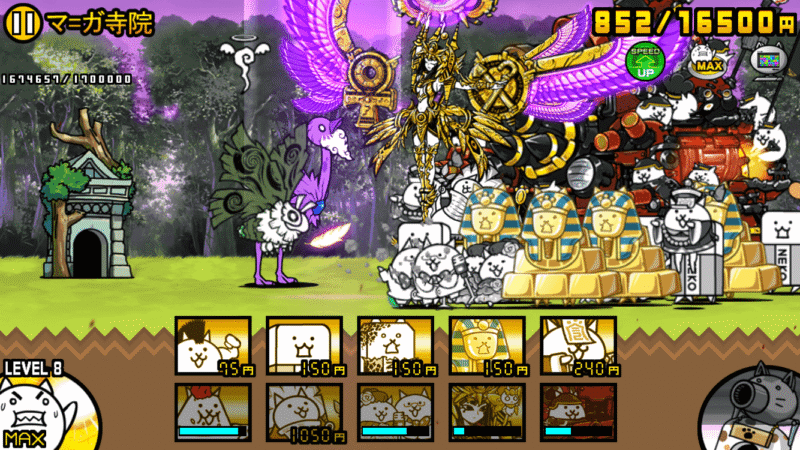Deploy the 150 yen square wall cat
Screen dimensions: 800x450
pyautogui.click(x=304, y=345)
